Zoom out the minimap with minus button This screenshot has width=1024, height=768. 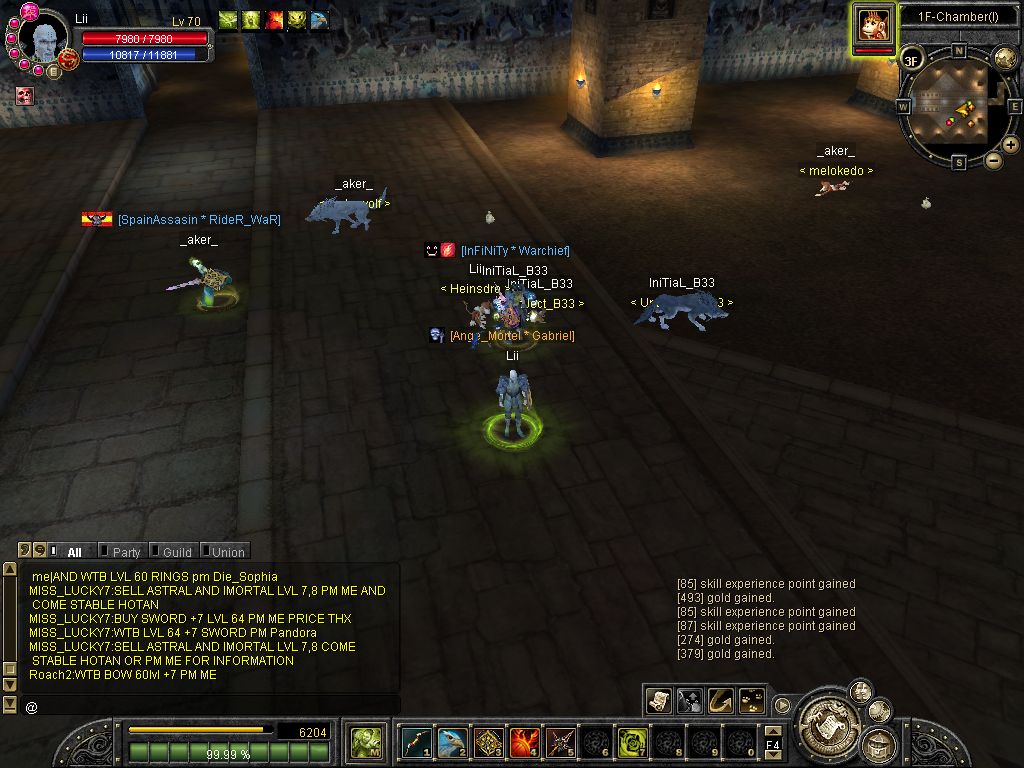993,160
